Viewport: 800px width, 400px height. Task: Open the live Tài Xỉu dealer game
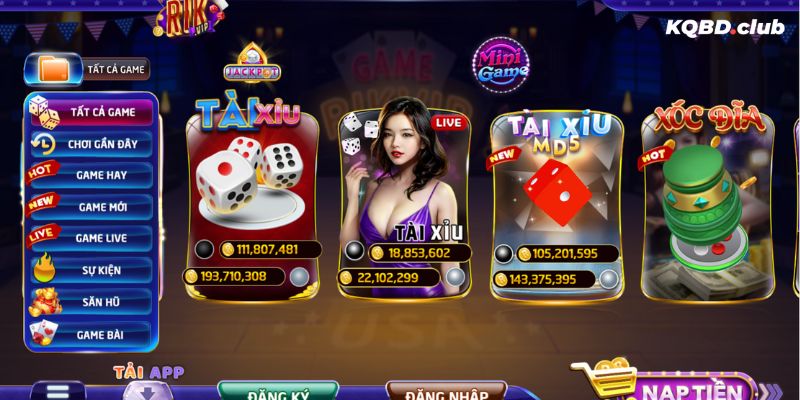pyautogui.click(x=404, y=195)
